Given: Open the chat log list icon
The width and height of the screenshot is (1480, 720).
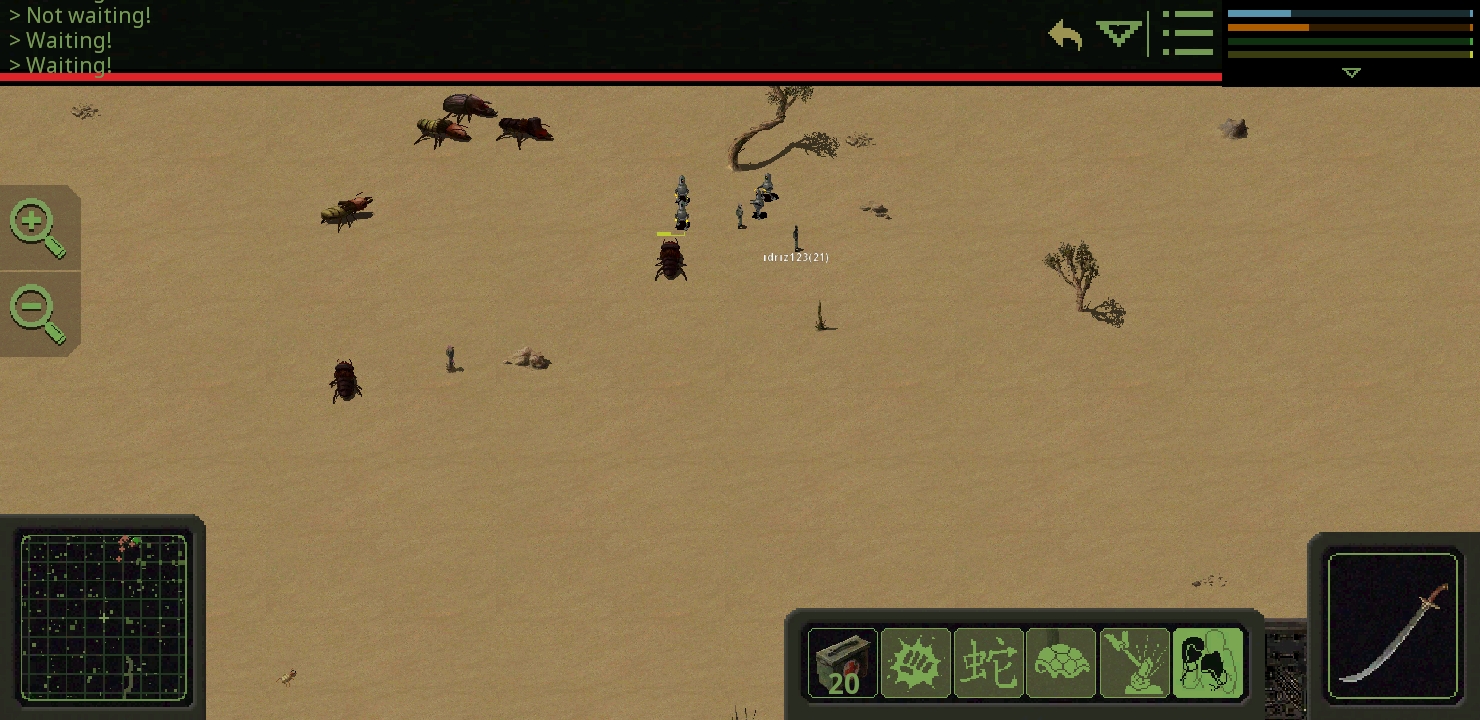Looking at the screenshot, I should (1188, 33).
